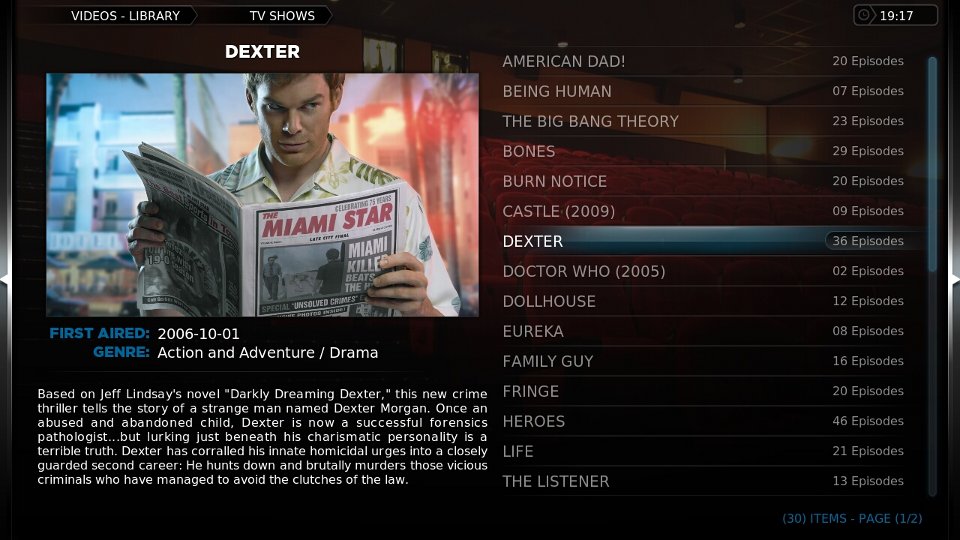This screenshot has width=960, height=540.
Task: Click the Videos - Library breadcrumb
Action: (125, 16)
